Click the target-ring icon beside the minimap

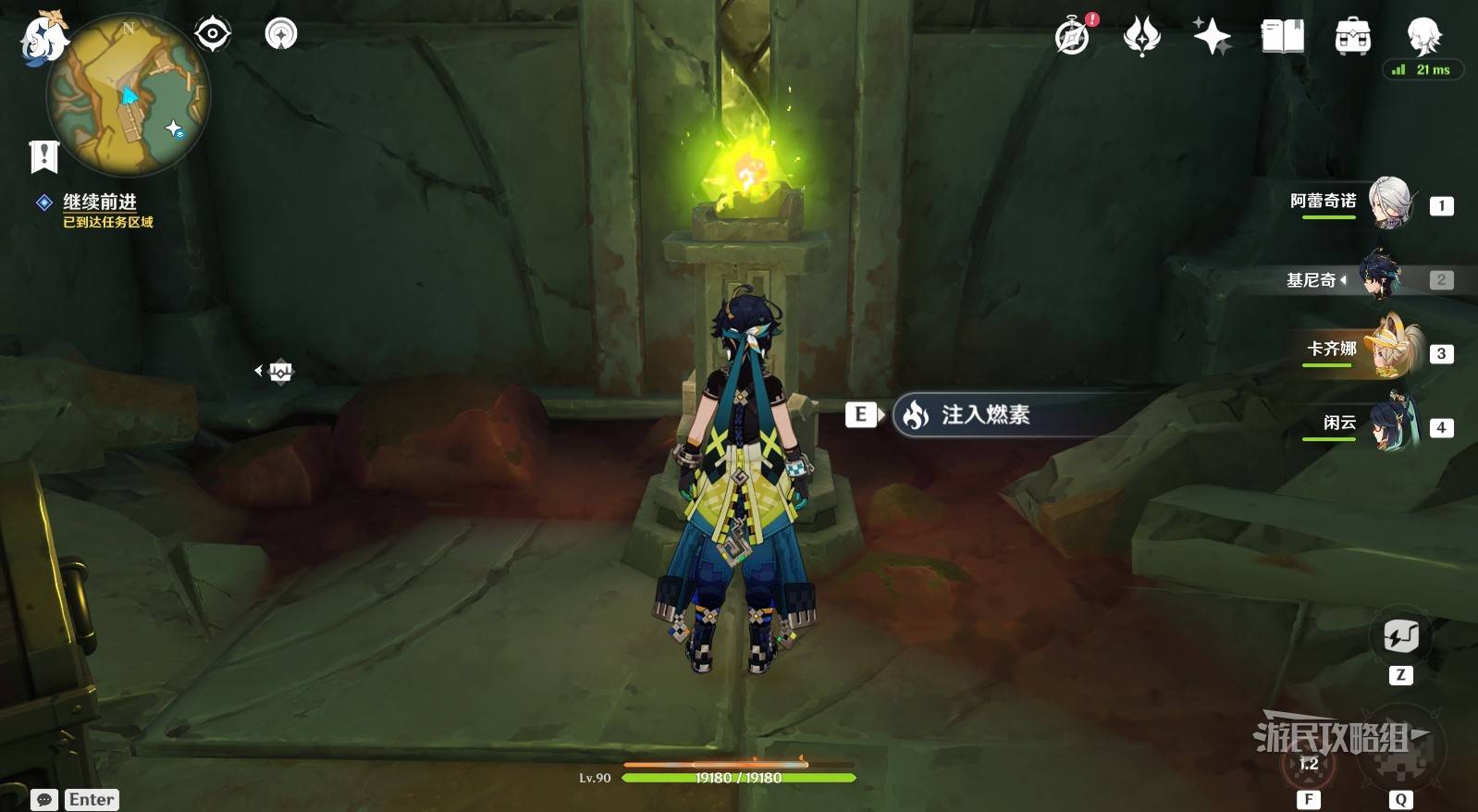212,34
